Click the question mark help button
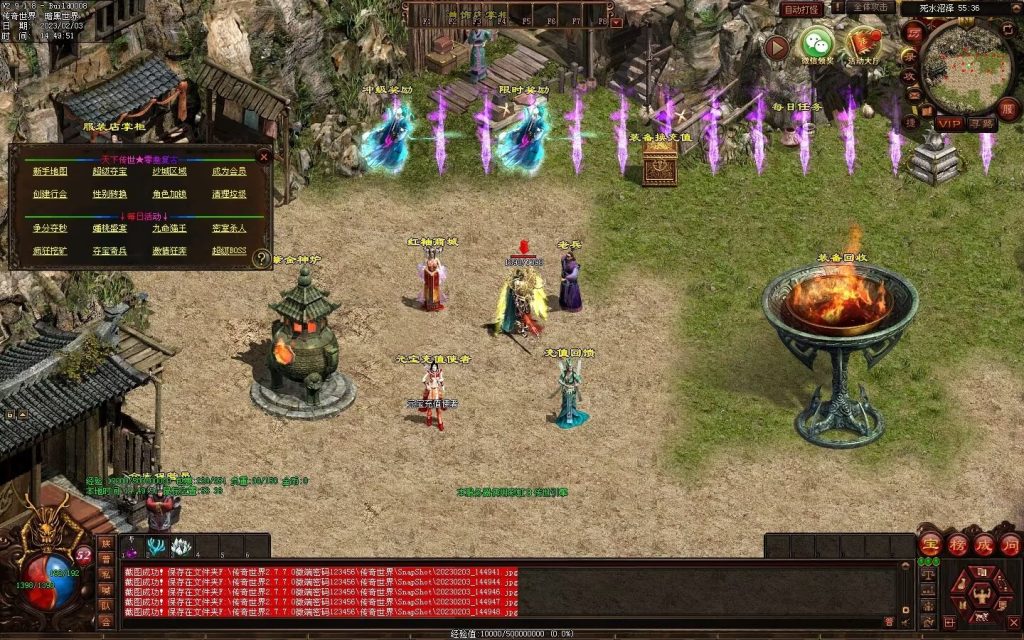 [x=261, y=258]
